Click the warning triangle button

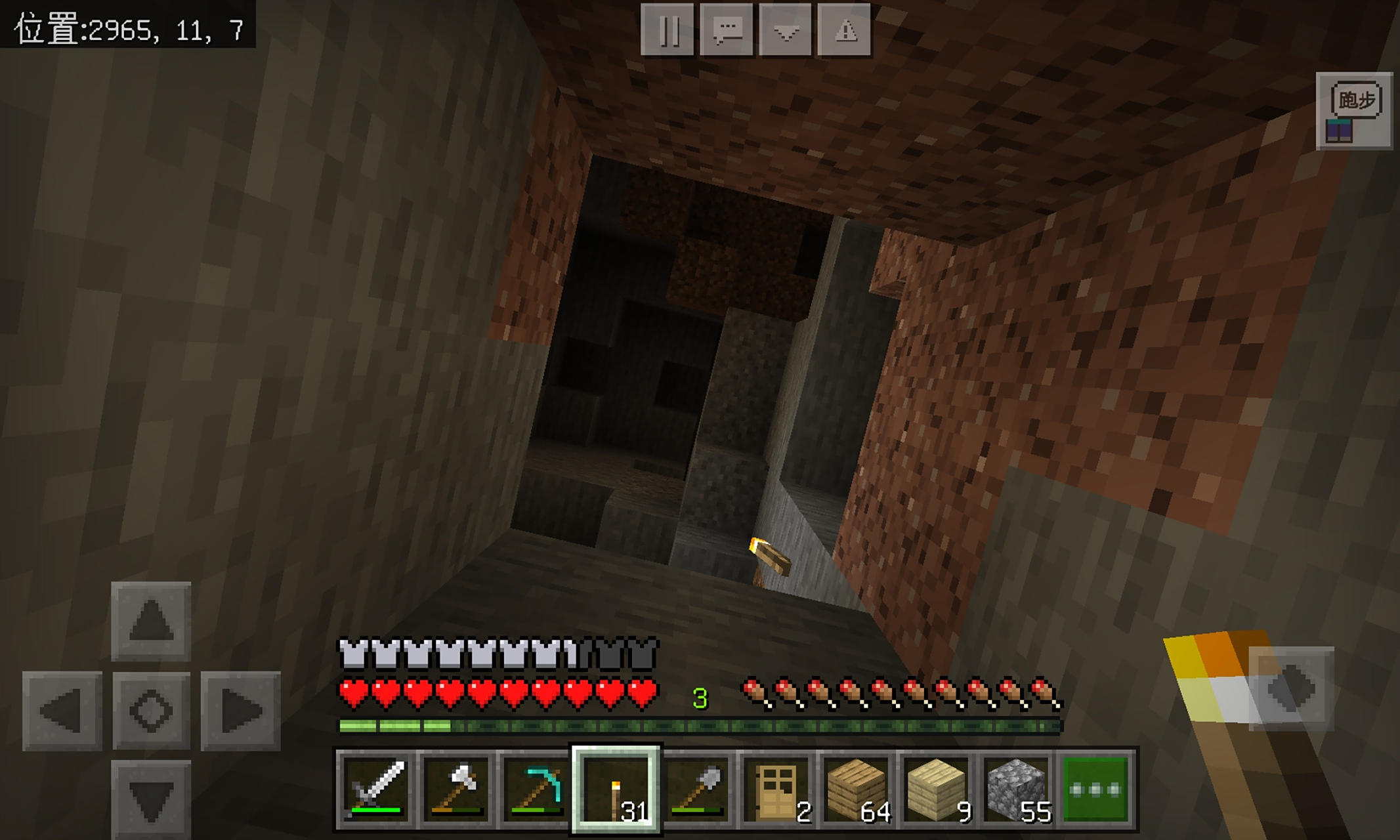pos(845,31)
